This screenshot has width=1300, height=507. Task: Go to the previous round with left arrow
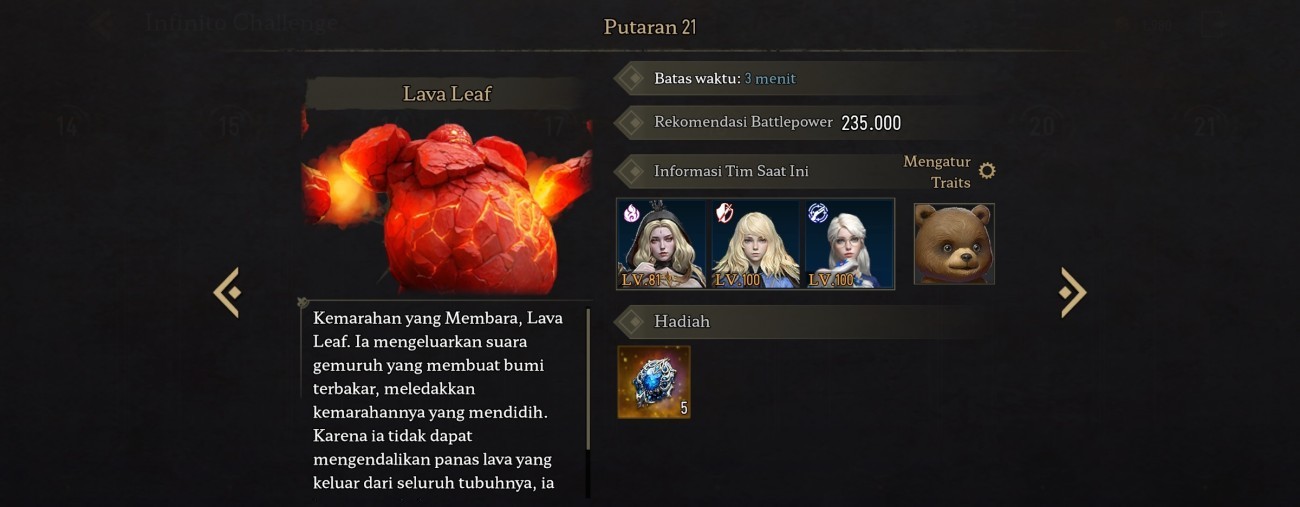click(x=228, y=292)
